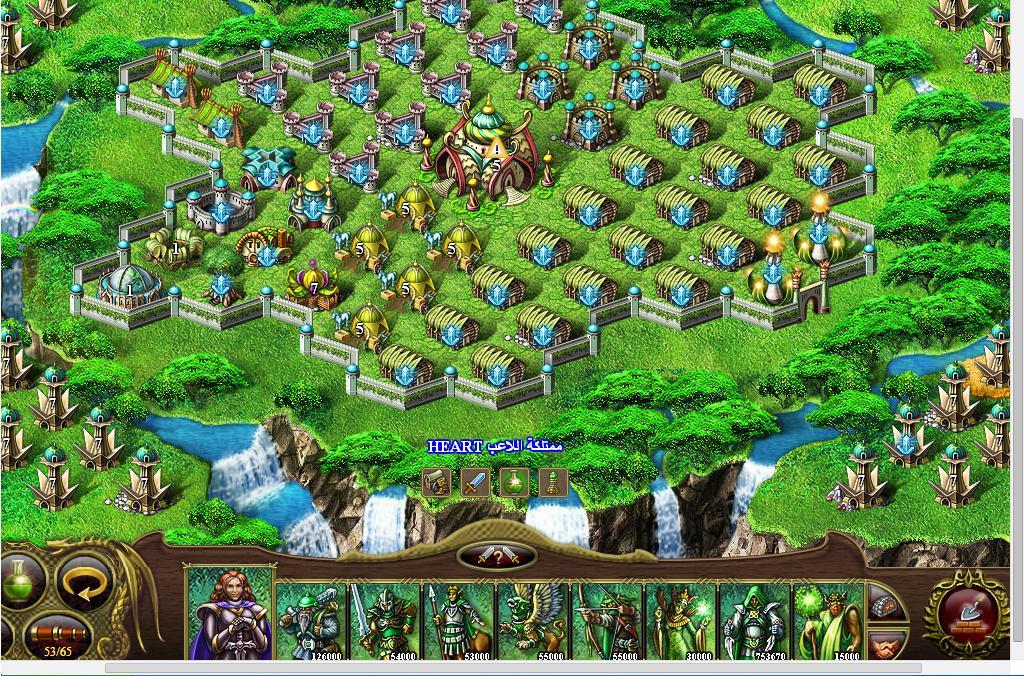
Task: Pick the bearded druid unit with 15000
Action: (828, 620)
